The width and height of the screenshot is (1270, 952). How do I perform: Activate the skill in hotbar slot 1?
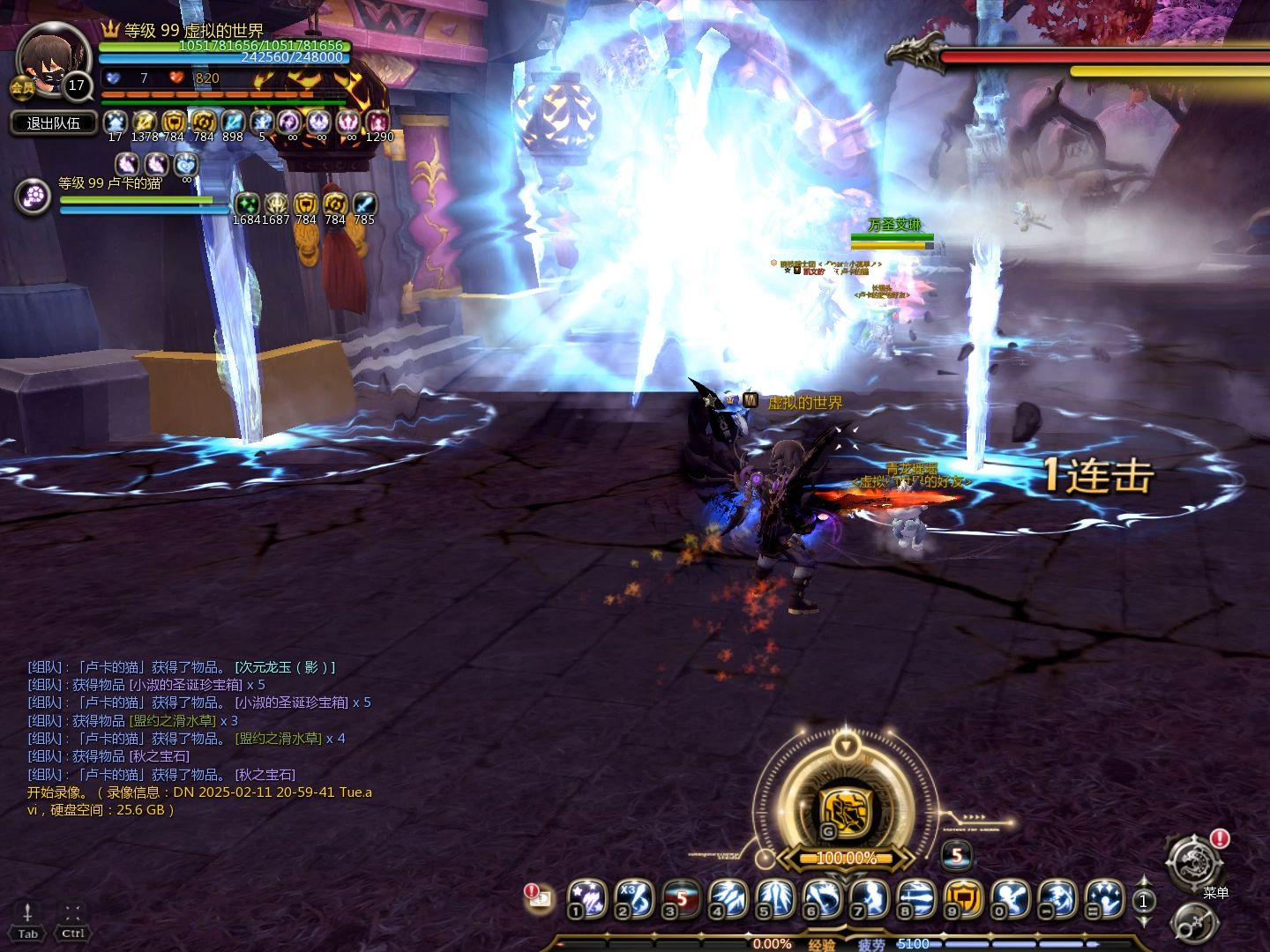coord(586,899)
